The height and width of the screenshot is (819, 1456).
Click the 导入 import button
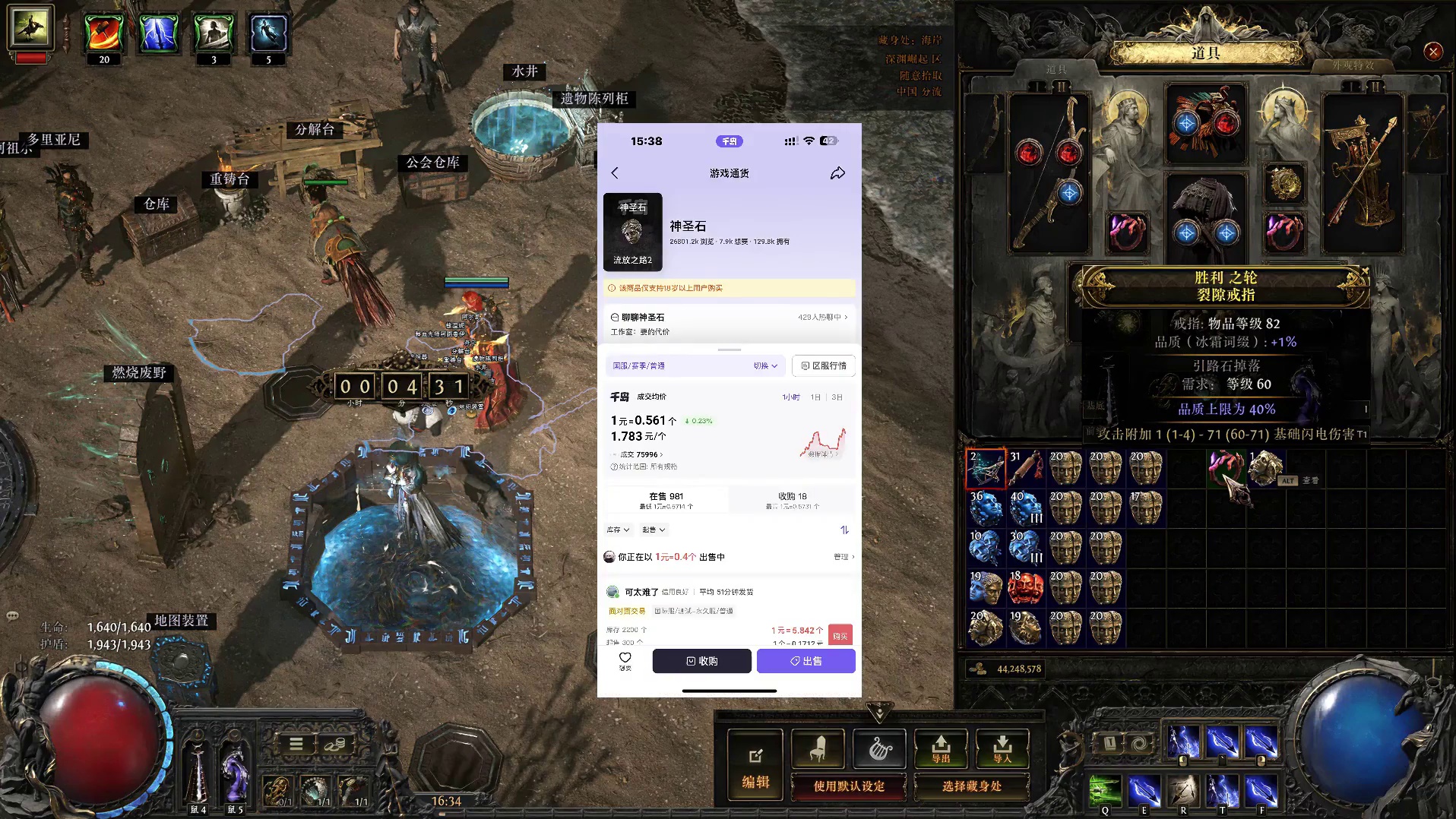[x=1002, y=749]
